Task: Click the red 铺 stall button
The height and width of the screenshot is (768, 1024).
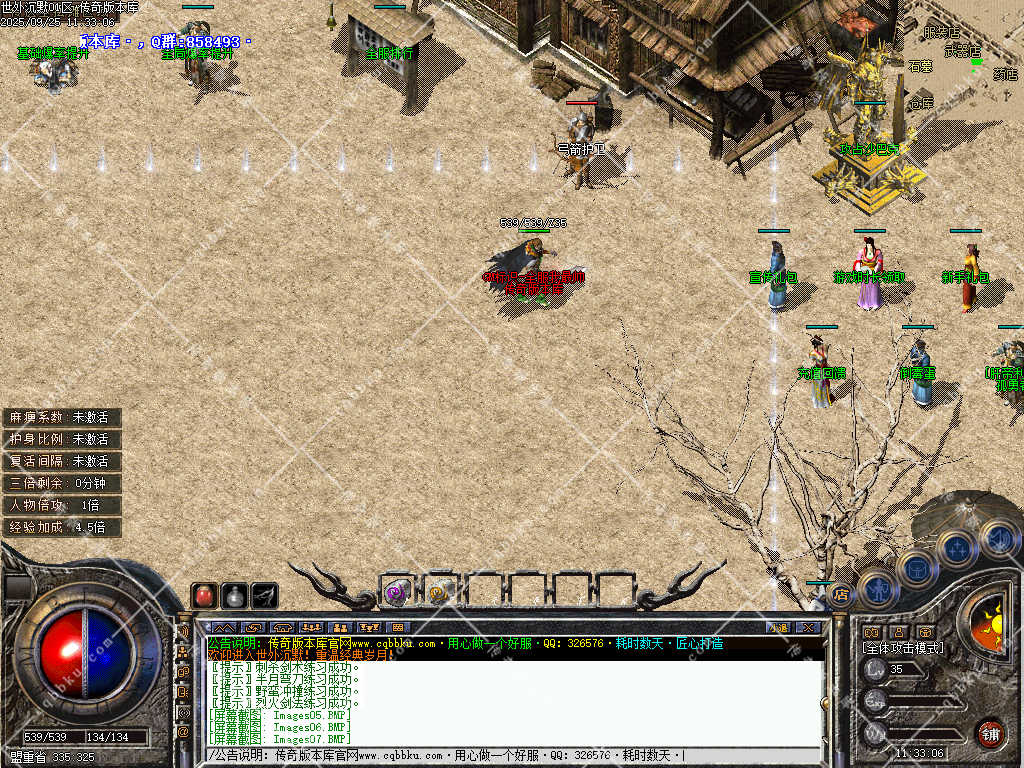Action: click(990, 733)
